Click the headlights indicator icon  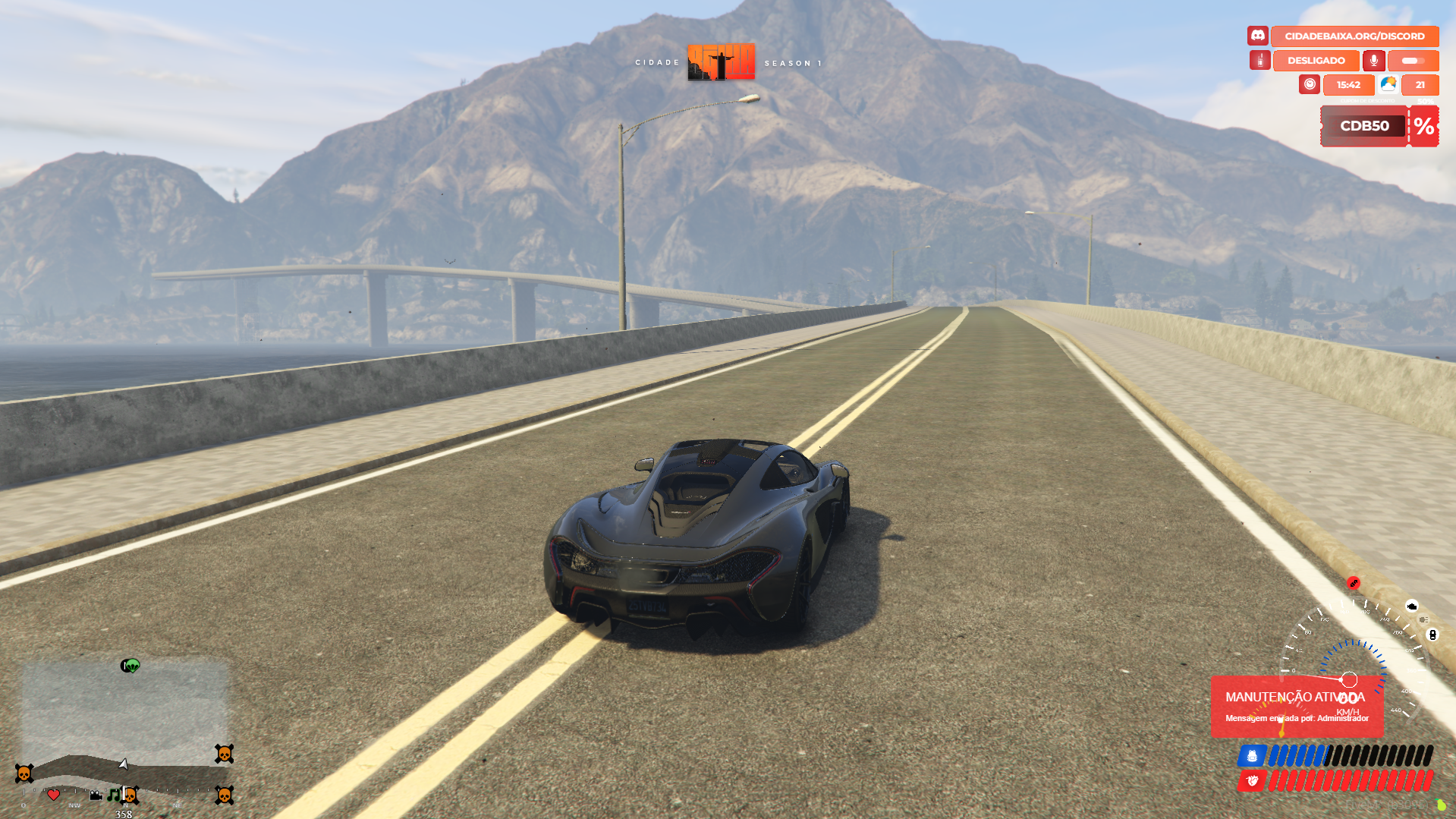pyautogui.click(x=1423, y=619)
